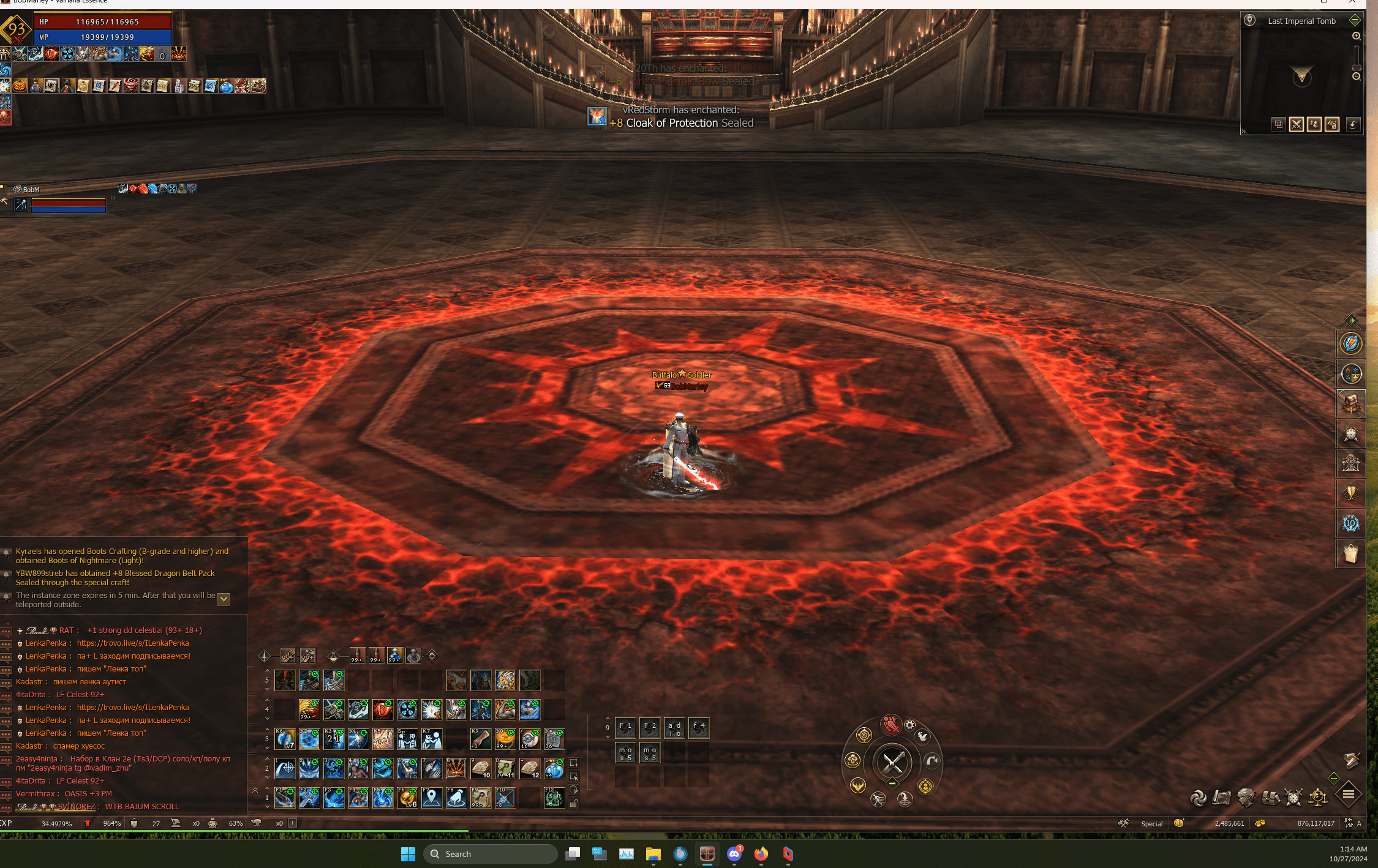Open the world map scroll icon

pyautogui.click(x=1221, y=798)
